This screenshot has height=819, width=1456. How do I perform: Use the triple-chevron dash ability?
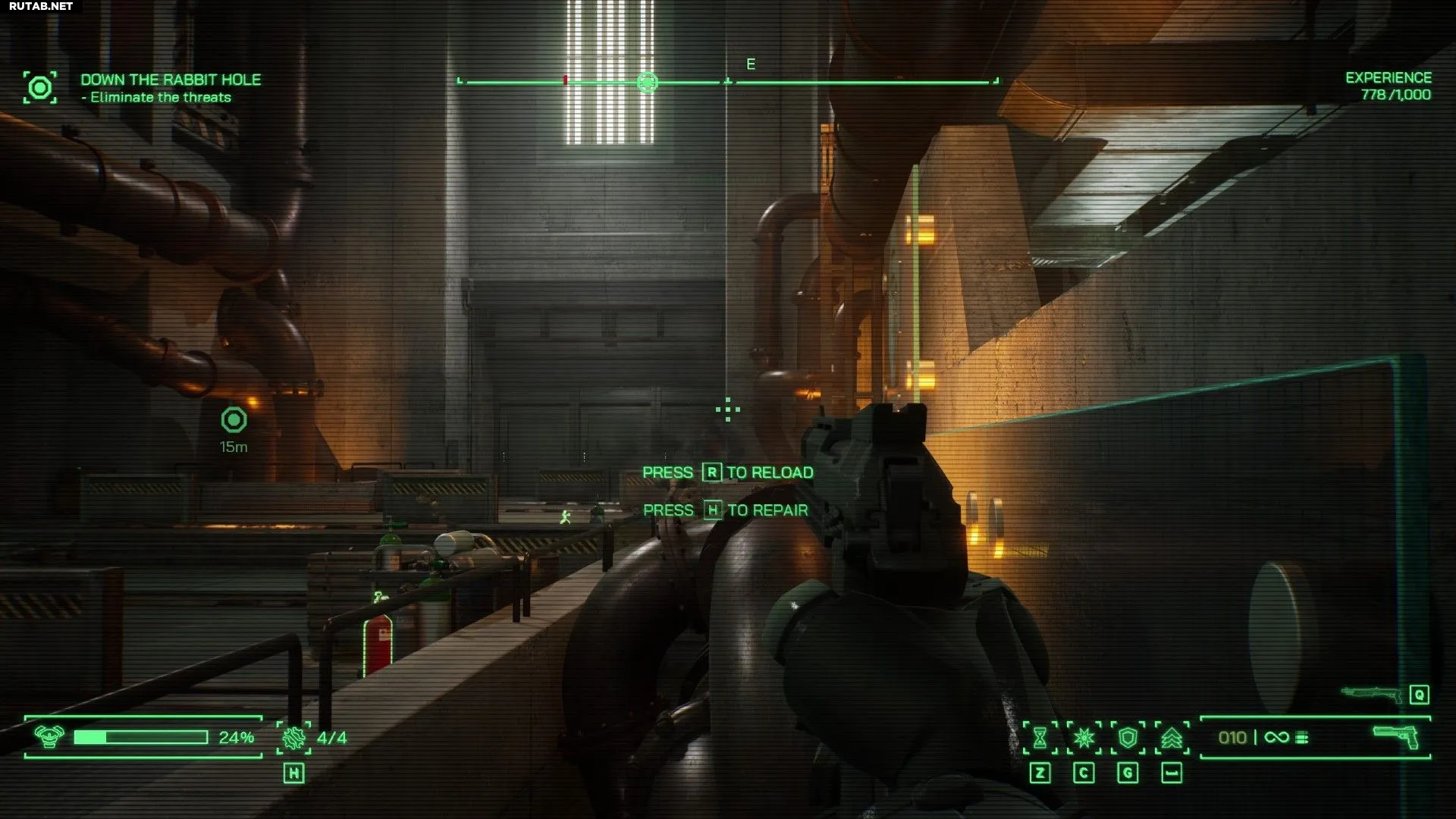tap(1172, 738)
